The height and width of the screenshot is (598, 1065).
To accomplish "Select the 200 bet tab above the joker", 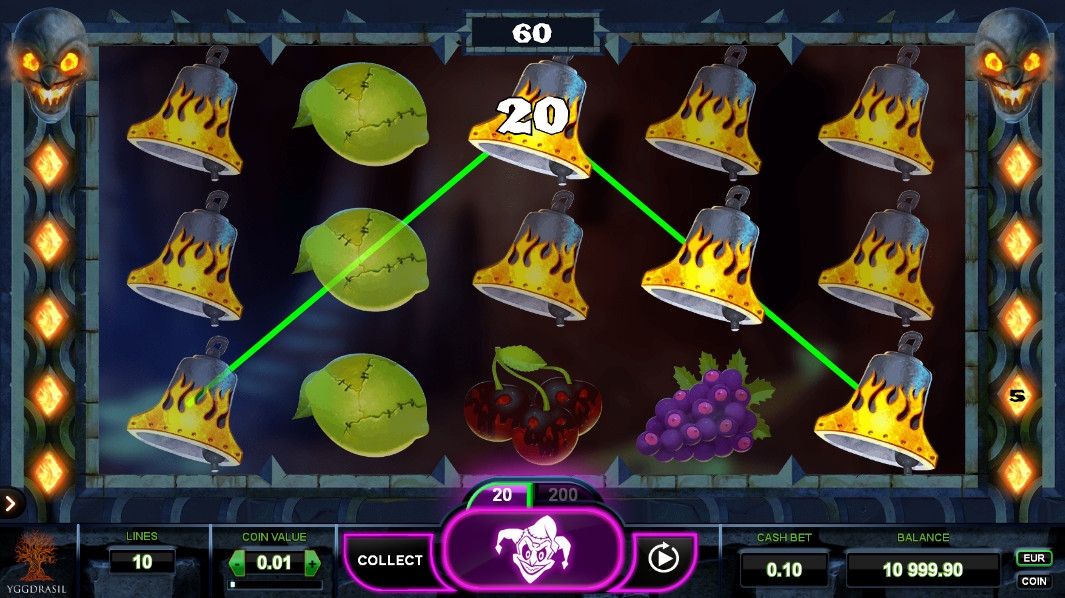I will click(x=563, y=495).
